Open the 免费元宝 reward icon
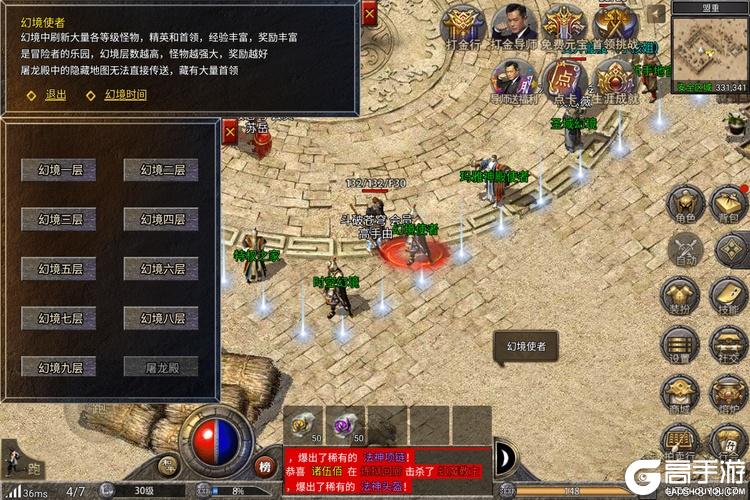Screen dimensions: 750x500 coord(563,26)
